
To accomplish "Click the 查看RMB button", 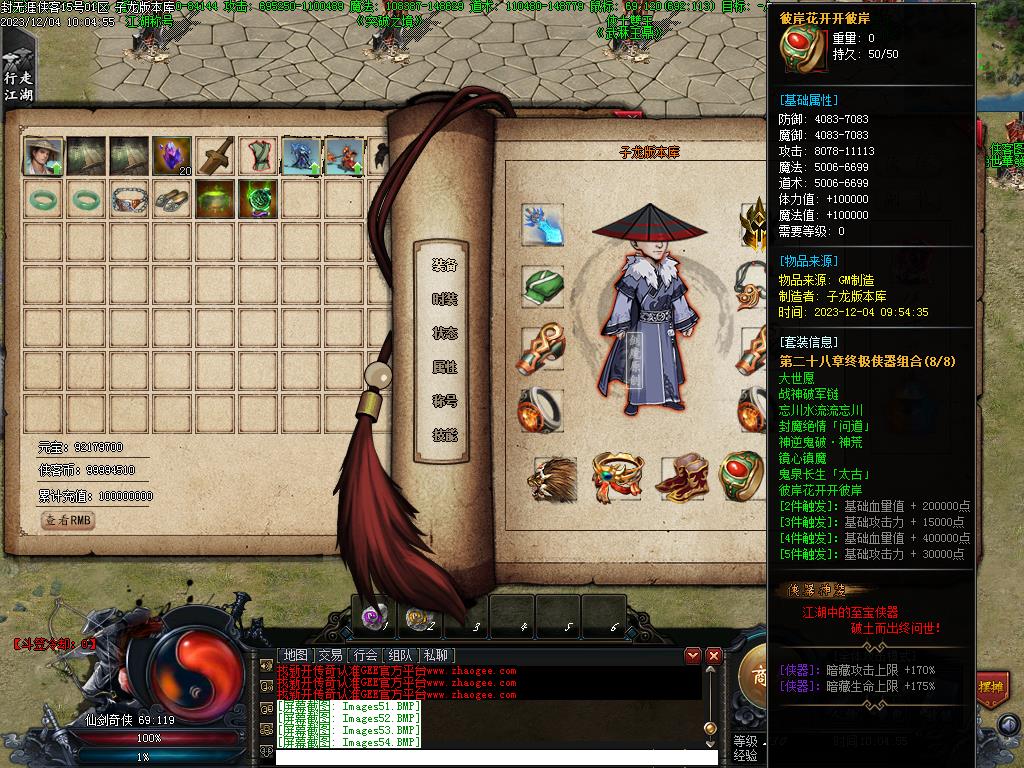I will (68, 520).
